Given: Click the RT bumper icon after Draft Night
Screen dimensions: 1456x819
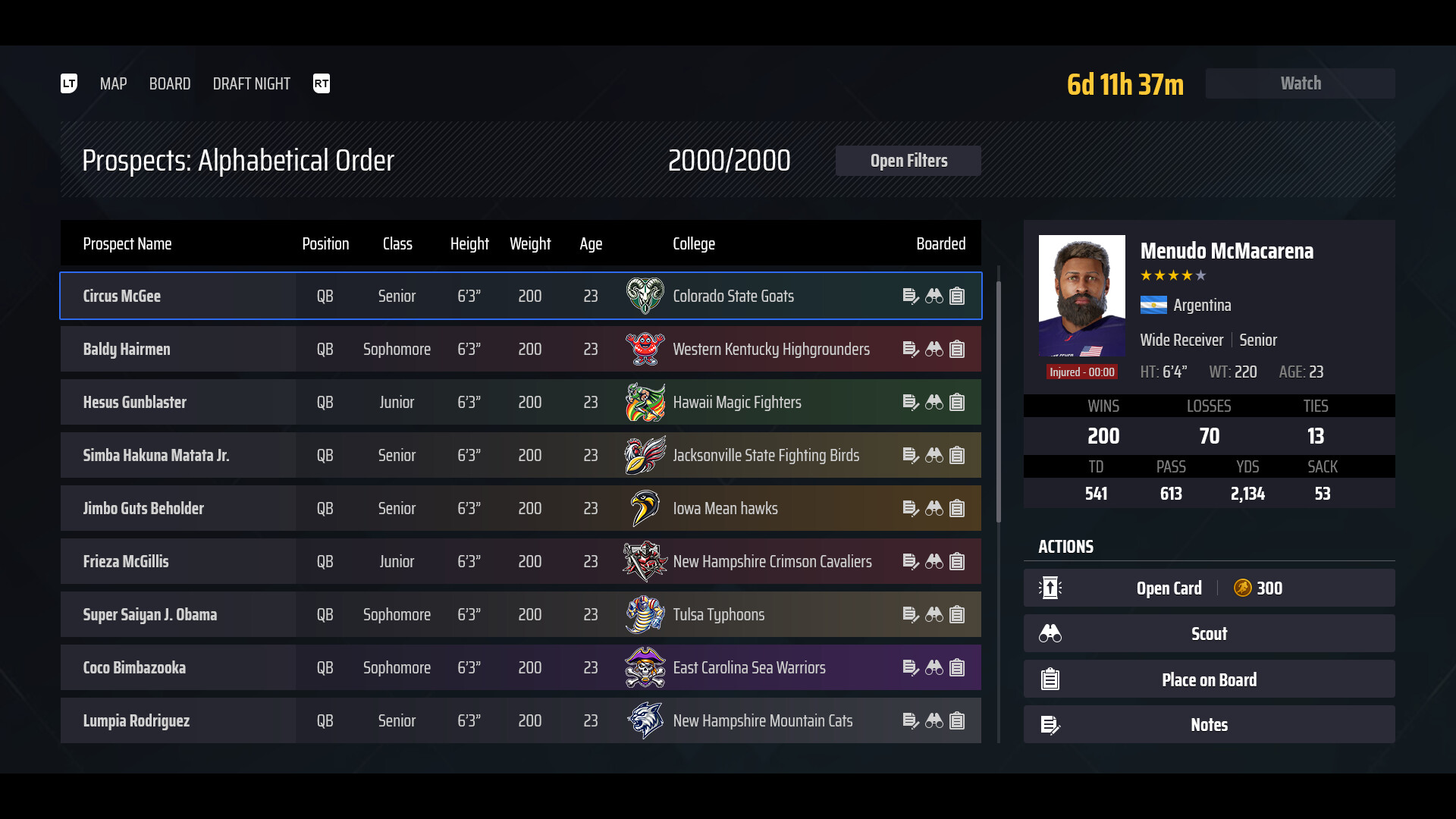Looking at the screenshot, I should (322, 83).
